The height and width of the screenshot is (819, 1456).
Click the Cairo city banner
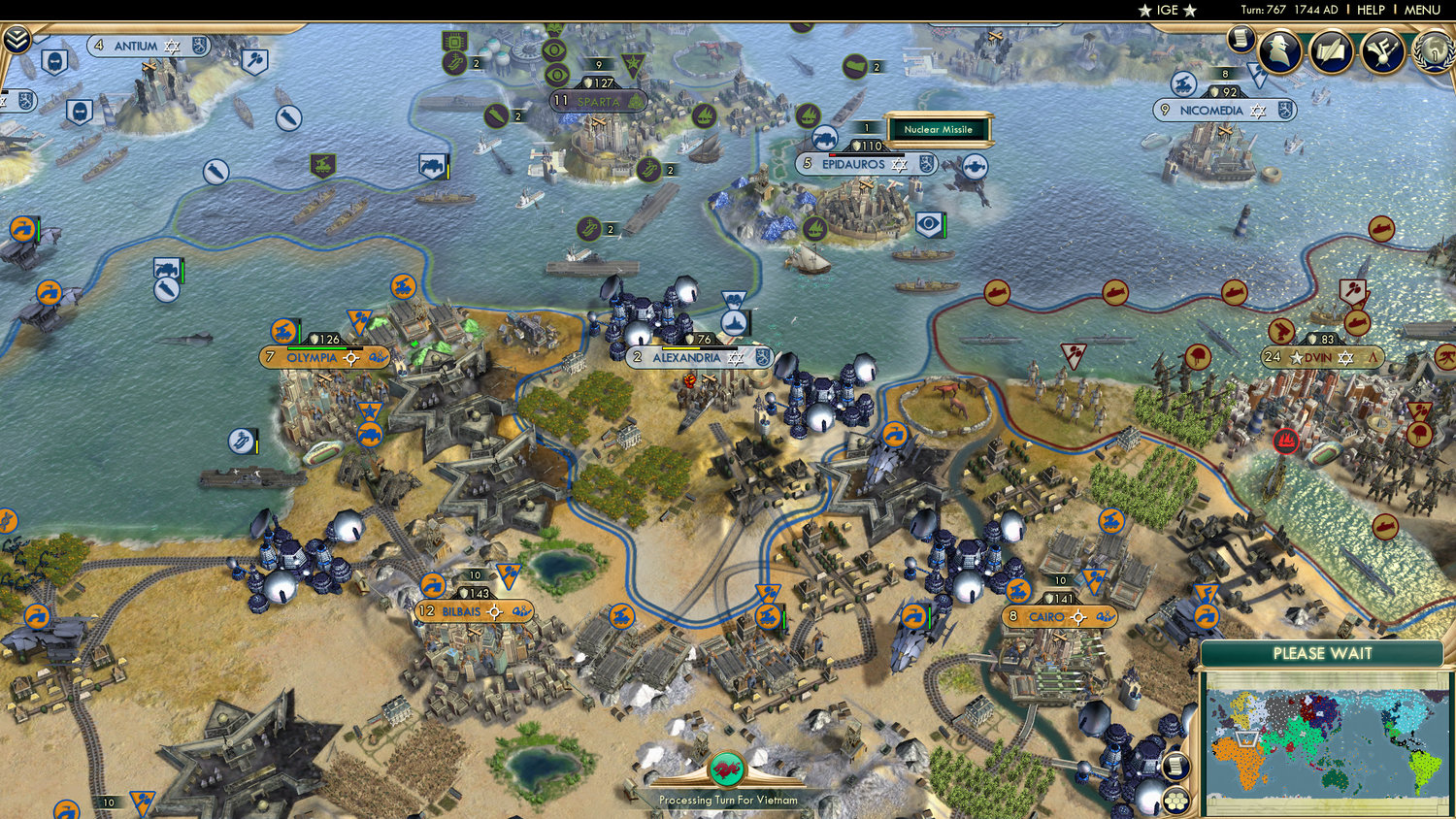click(x=1060, y=614)
